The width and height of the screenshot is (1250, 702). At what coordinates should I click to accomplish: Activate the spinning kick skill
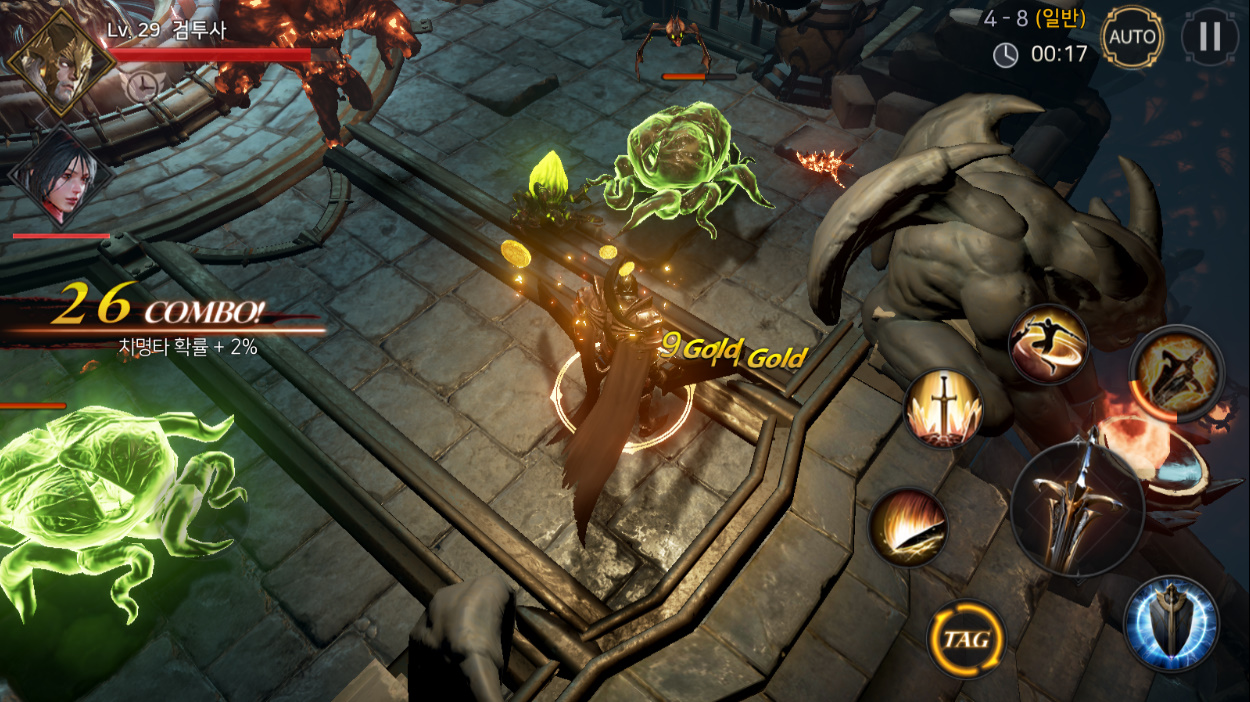click(x=1048, y=343)
